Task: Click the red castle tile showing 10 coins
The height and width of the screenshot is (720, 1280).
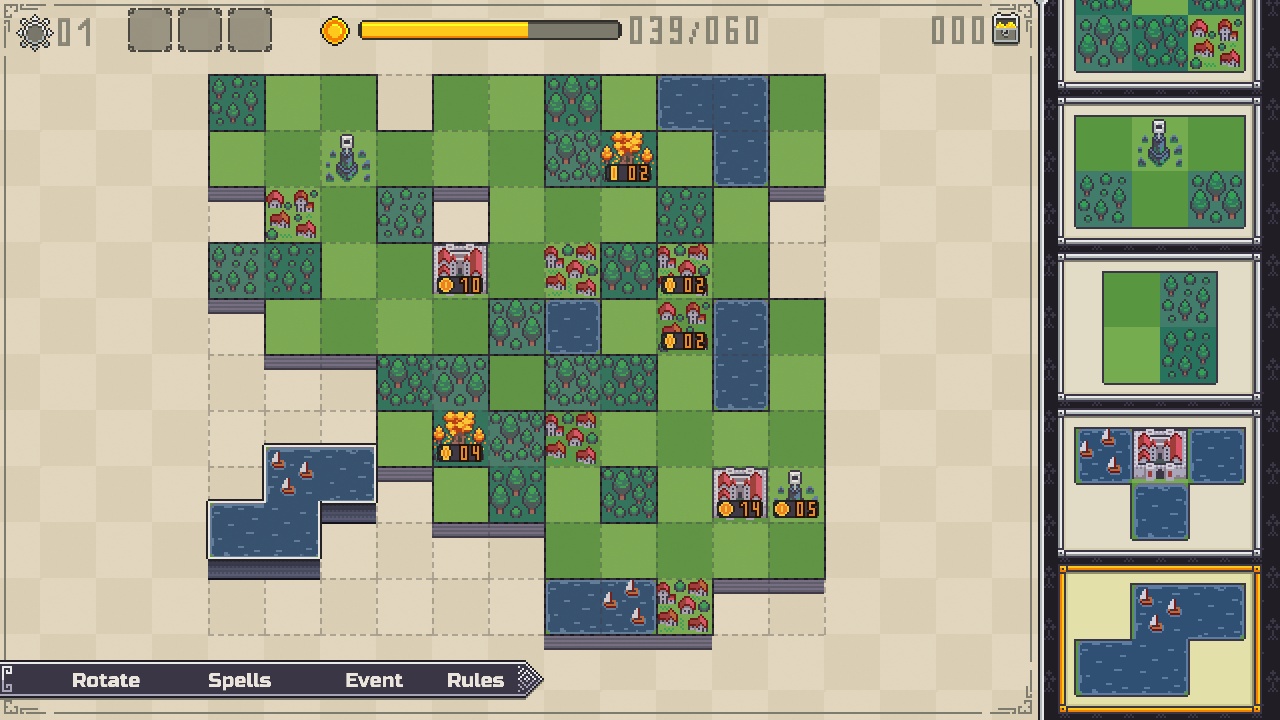Action: point(460,265)
